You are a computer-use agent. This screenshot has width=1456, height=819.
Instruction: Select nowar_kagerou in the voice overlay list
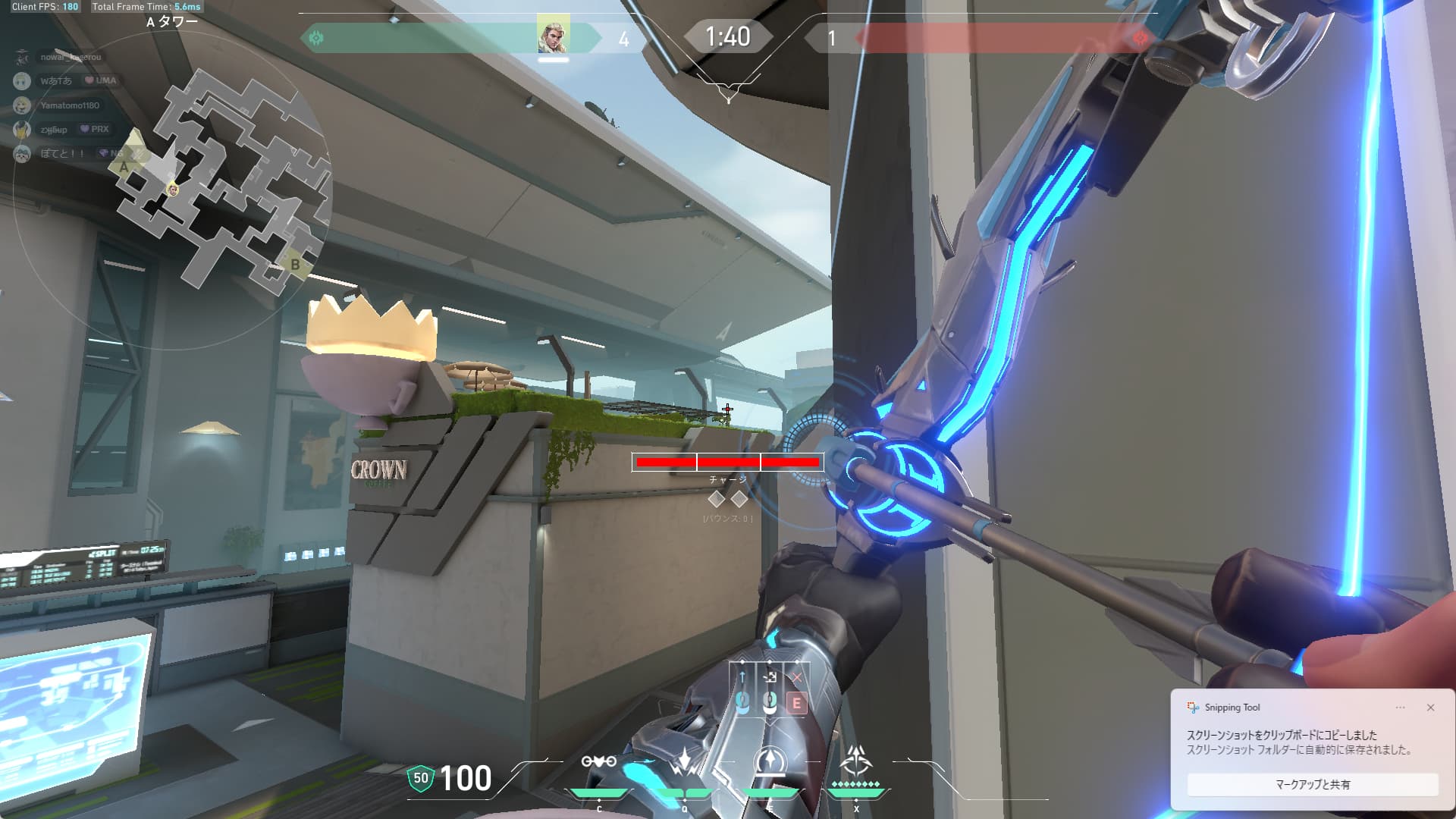point(70,57)
